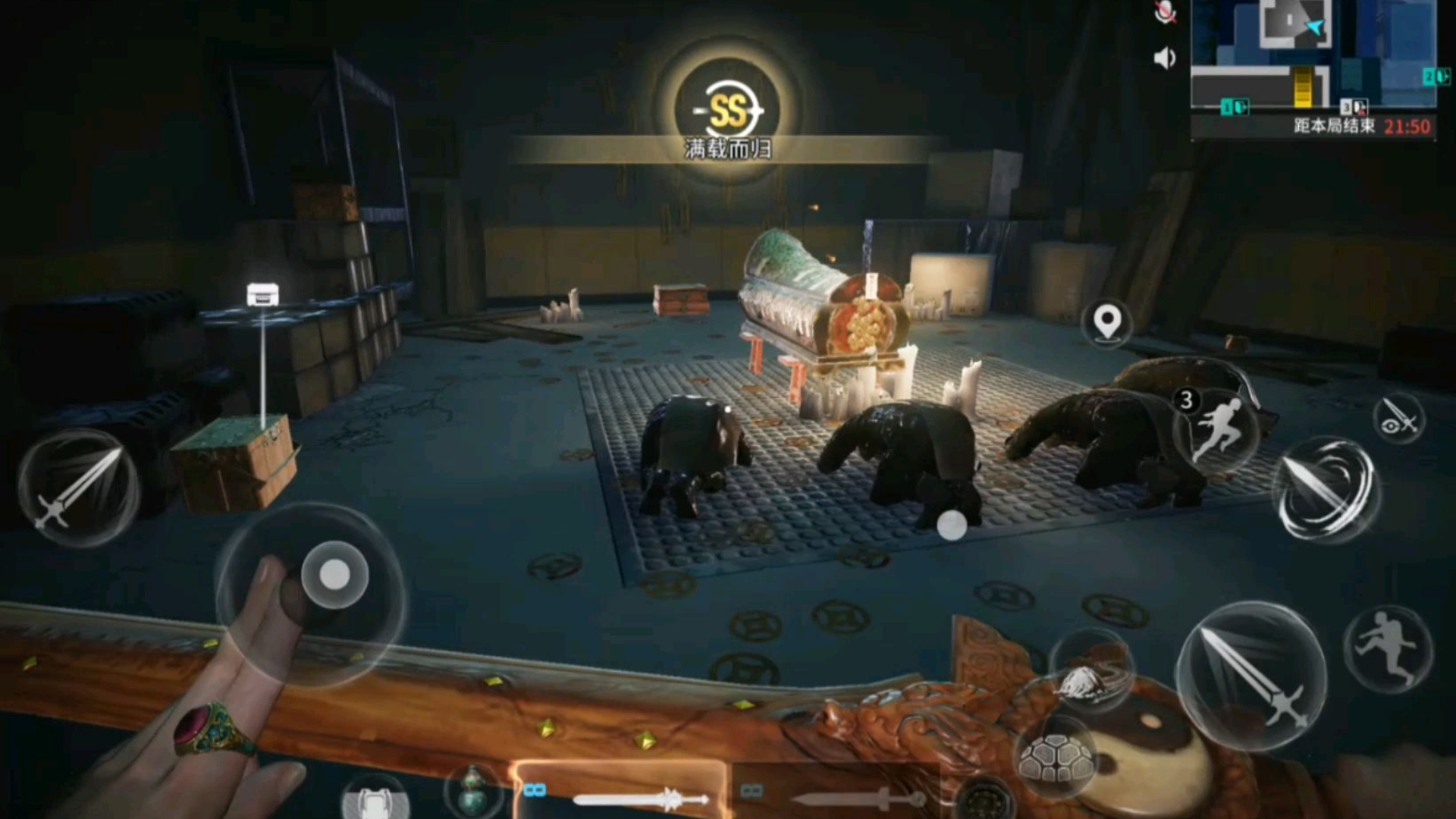The image size is (1456, 819).
Task: Place a location pin marker
Action: click(x=1107, y=324)
